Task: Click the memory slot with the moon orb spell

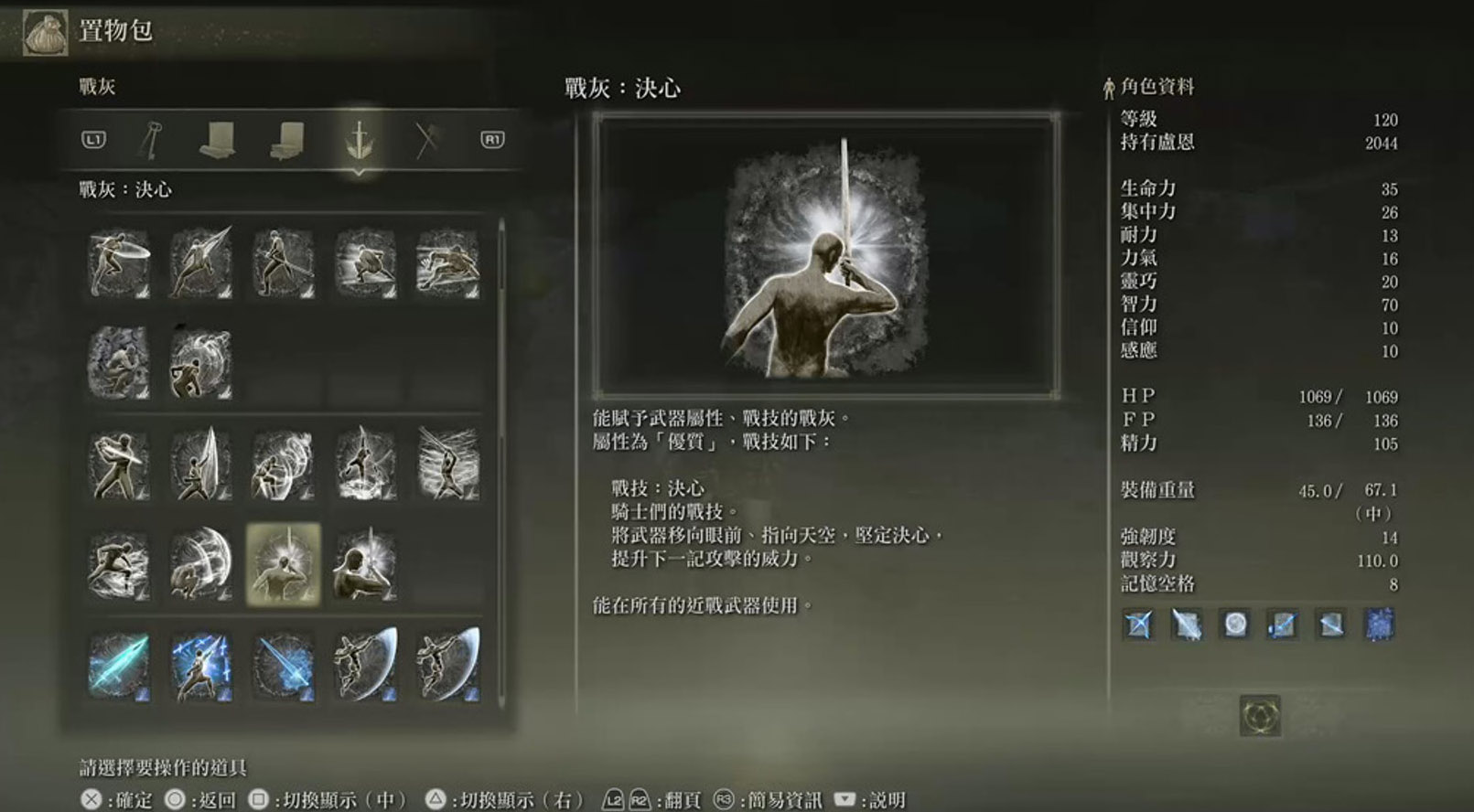Action: tap(1235, 625)
